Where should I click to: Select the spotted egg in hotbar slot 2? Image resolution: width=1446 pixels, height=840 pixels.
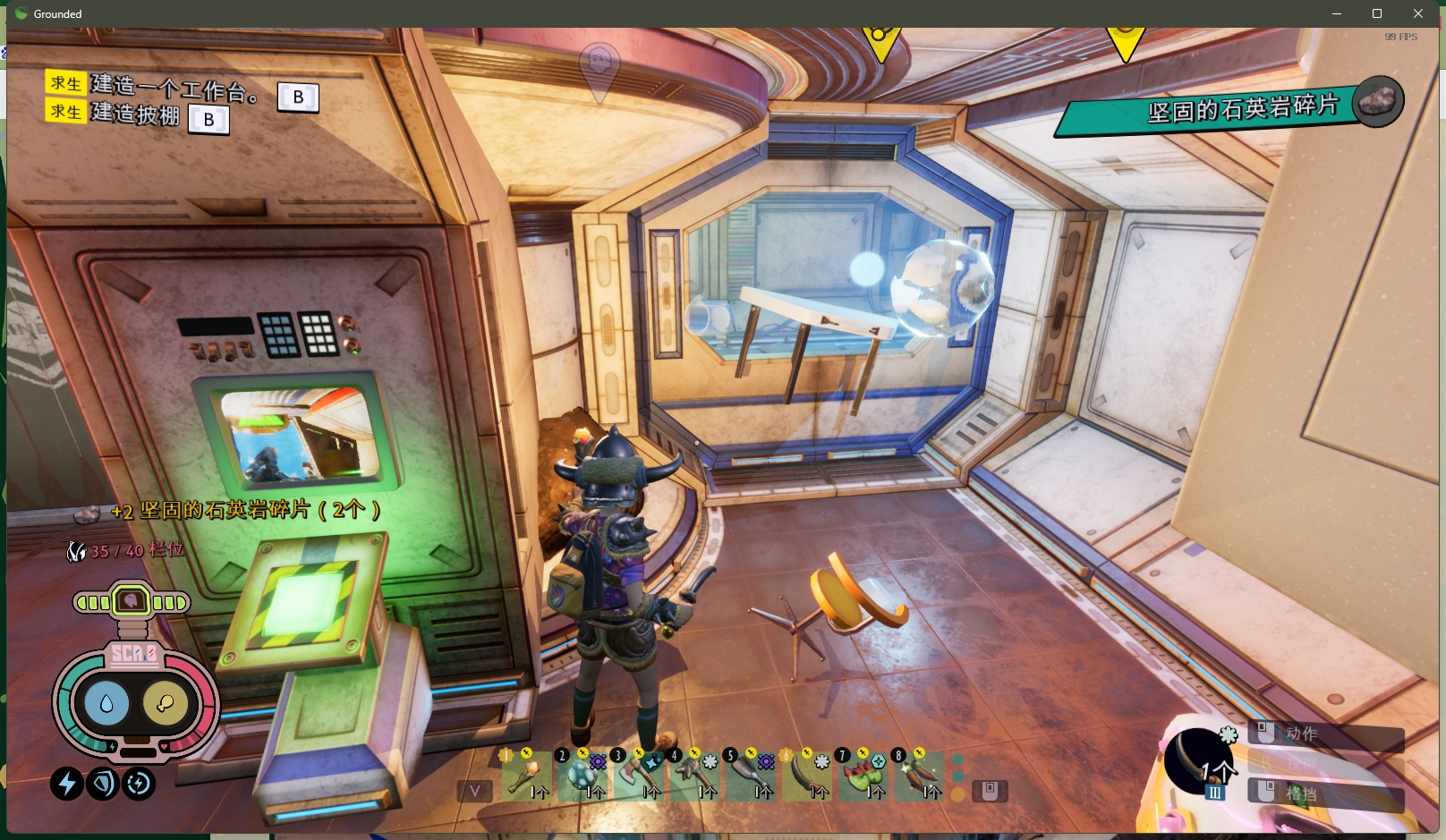[x=583, y=776]
